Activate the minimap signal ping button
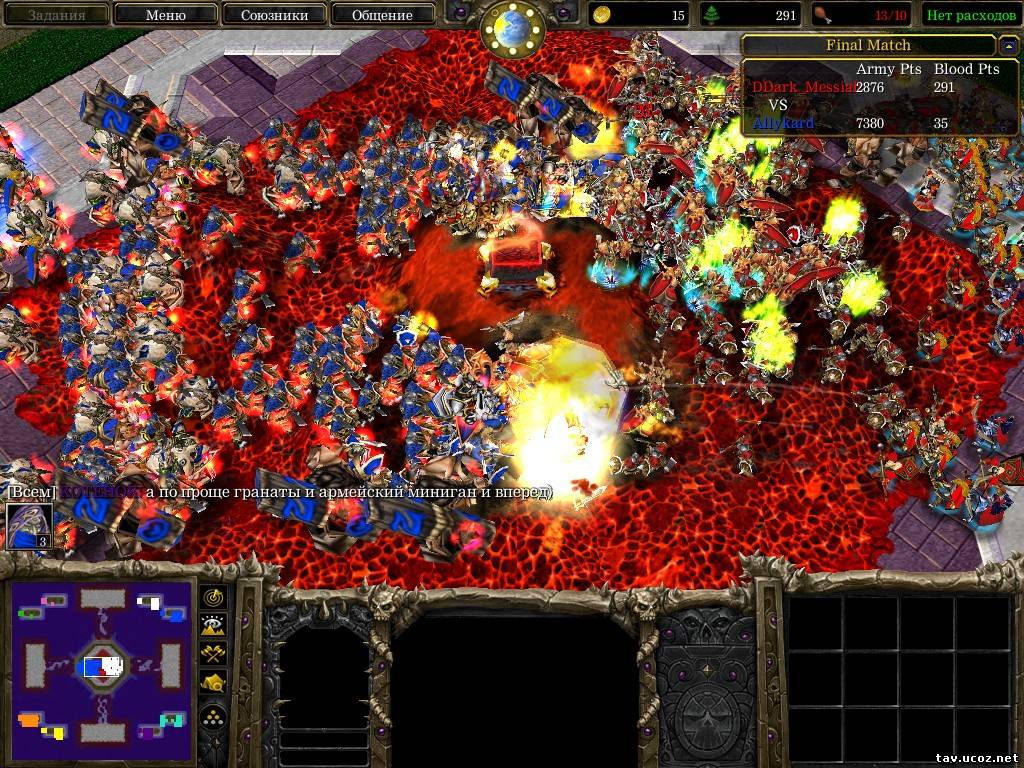 pos(214,597)
